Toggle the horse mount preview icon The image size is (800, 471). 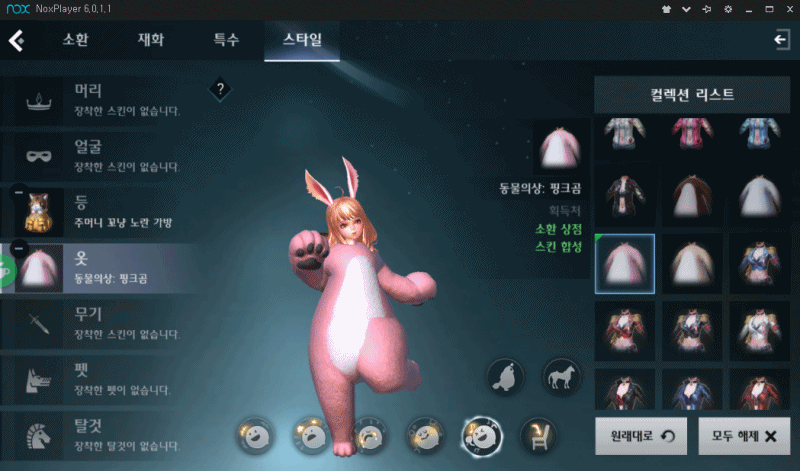[560, 377]
